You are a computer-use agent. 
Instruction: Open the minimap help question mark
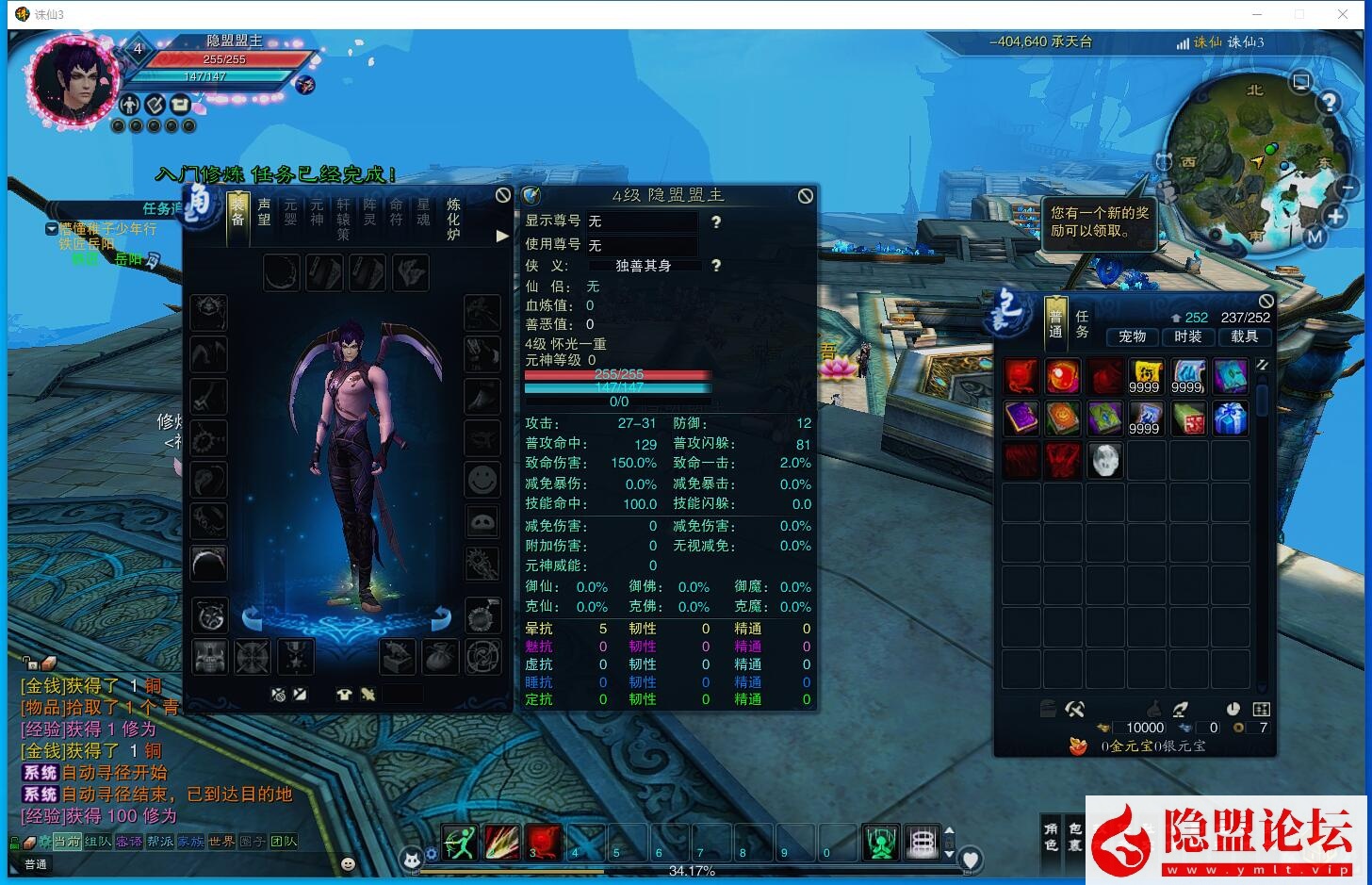(1329, 103)
